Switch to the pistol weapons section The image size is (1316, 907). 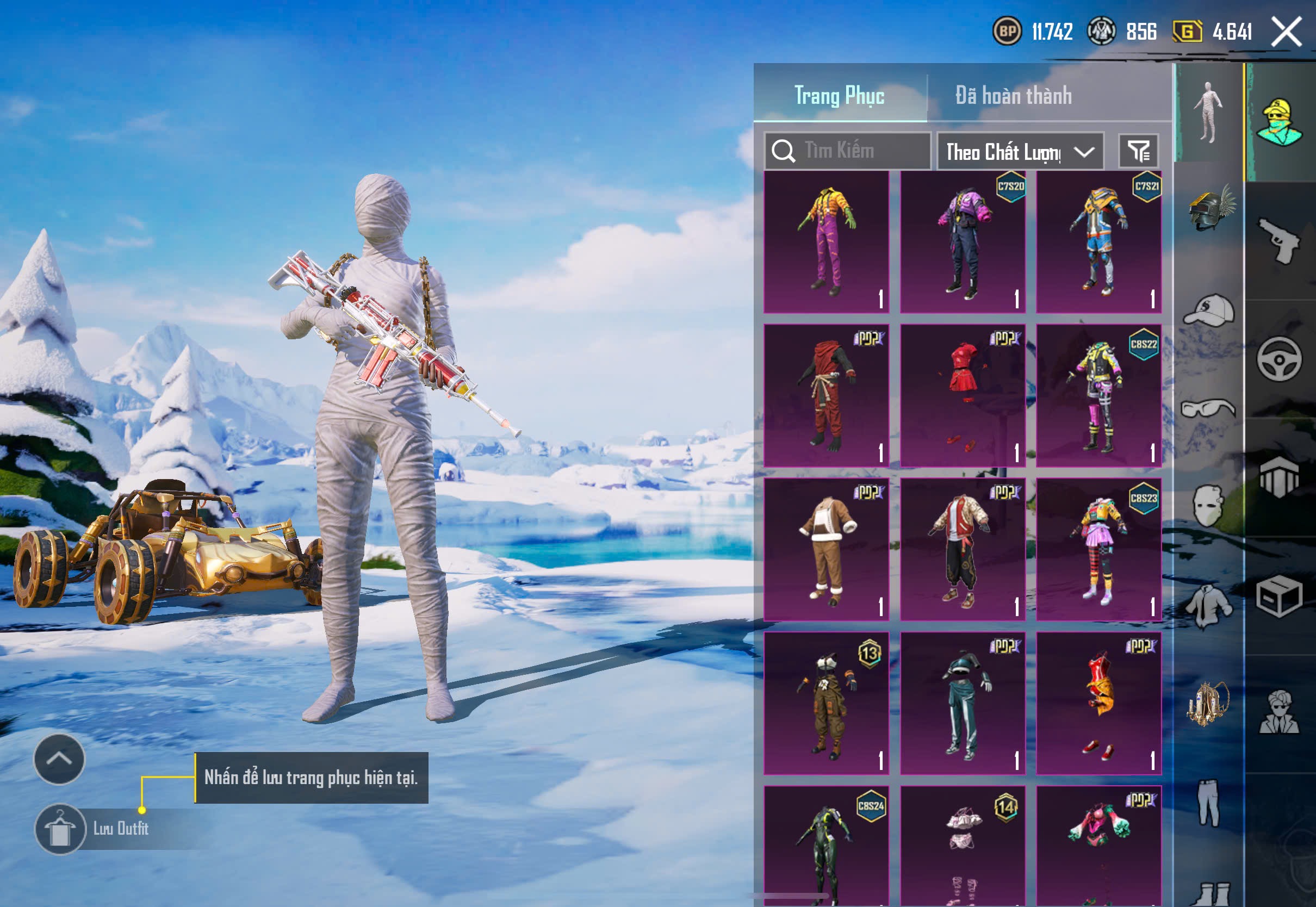(x=1279, y=241)
